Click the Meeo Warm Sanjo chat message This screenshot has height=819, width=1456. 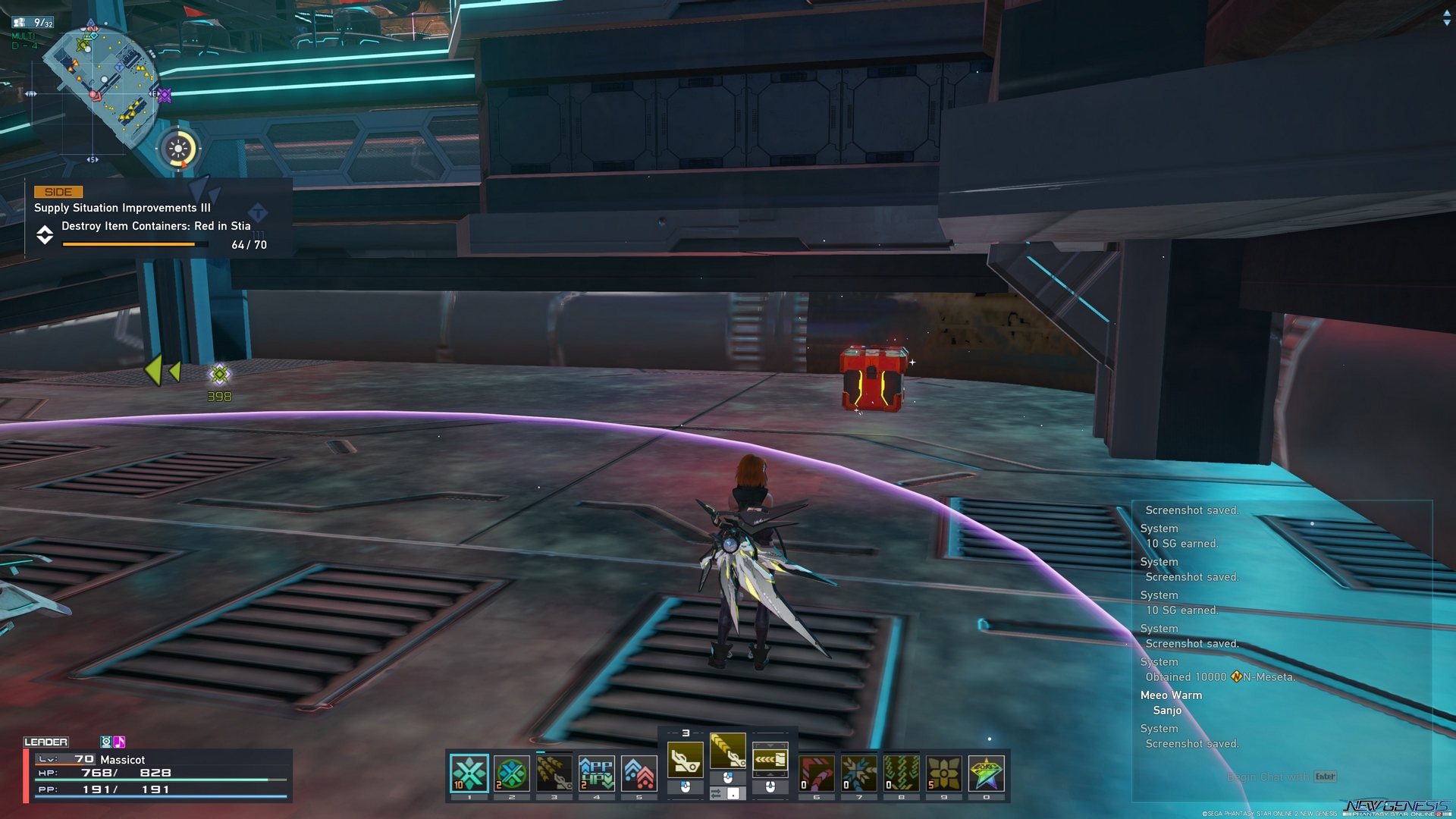coord(1172,702)
